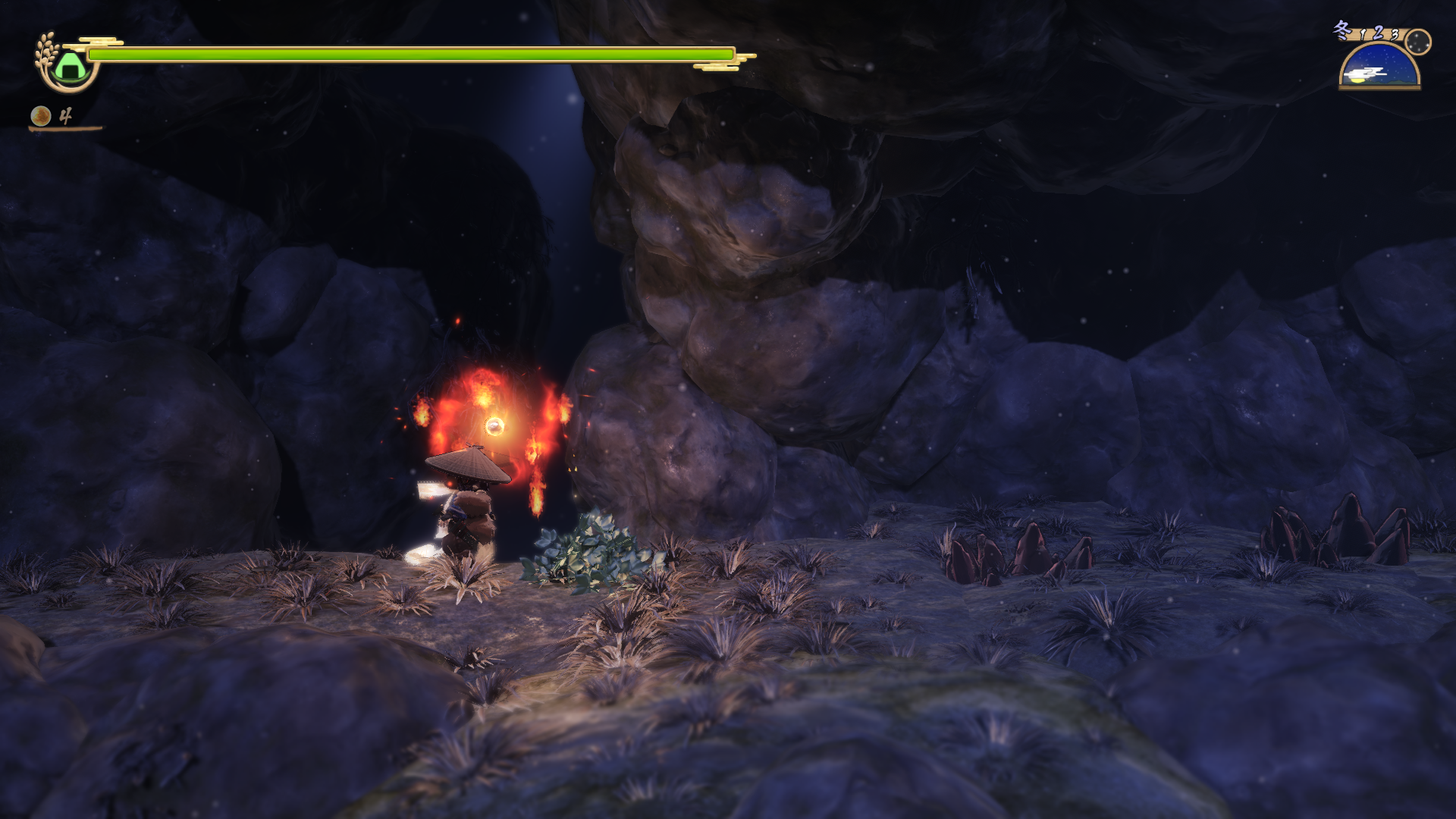This screenshot has height=819, width=1456.
Task: Click the amber orb item icon
Action: coord(41,116)
